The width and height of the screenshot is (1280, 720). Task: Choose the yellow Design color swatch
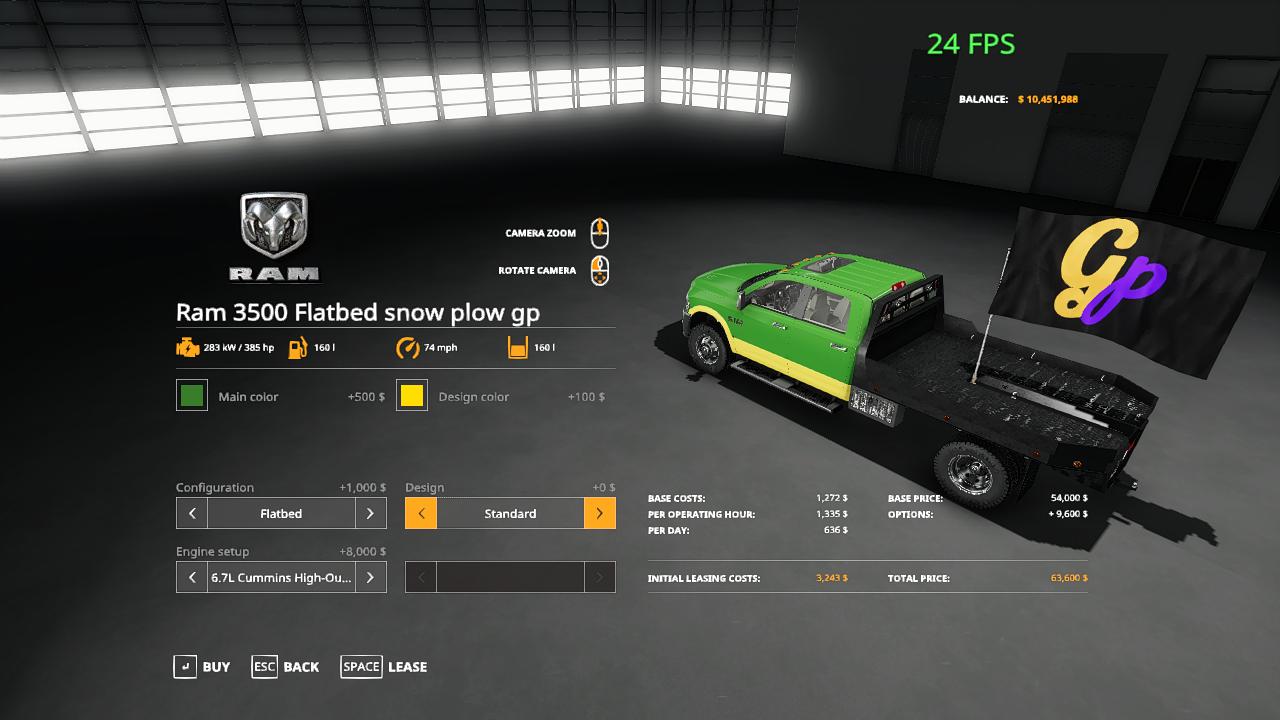(x=412, y=395)
